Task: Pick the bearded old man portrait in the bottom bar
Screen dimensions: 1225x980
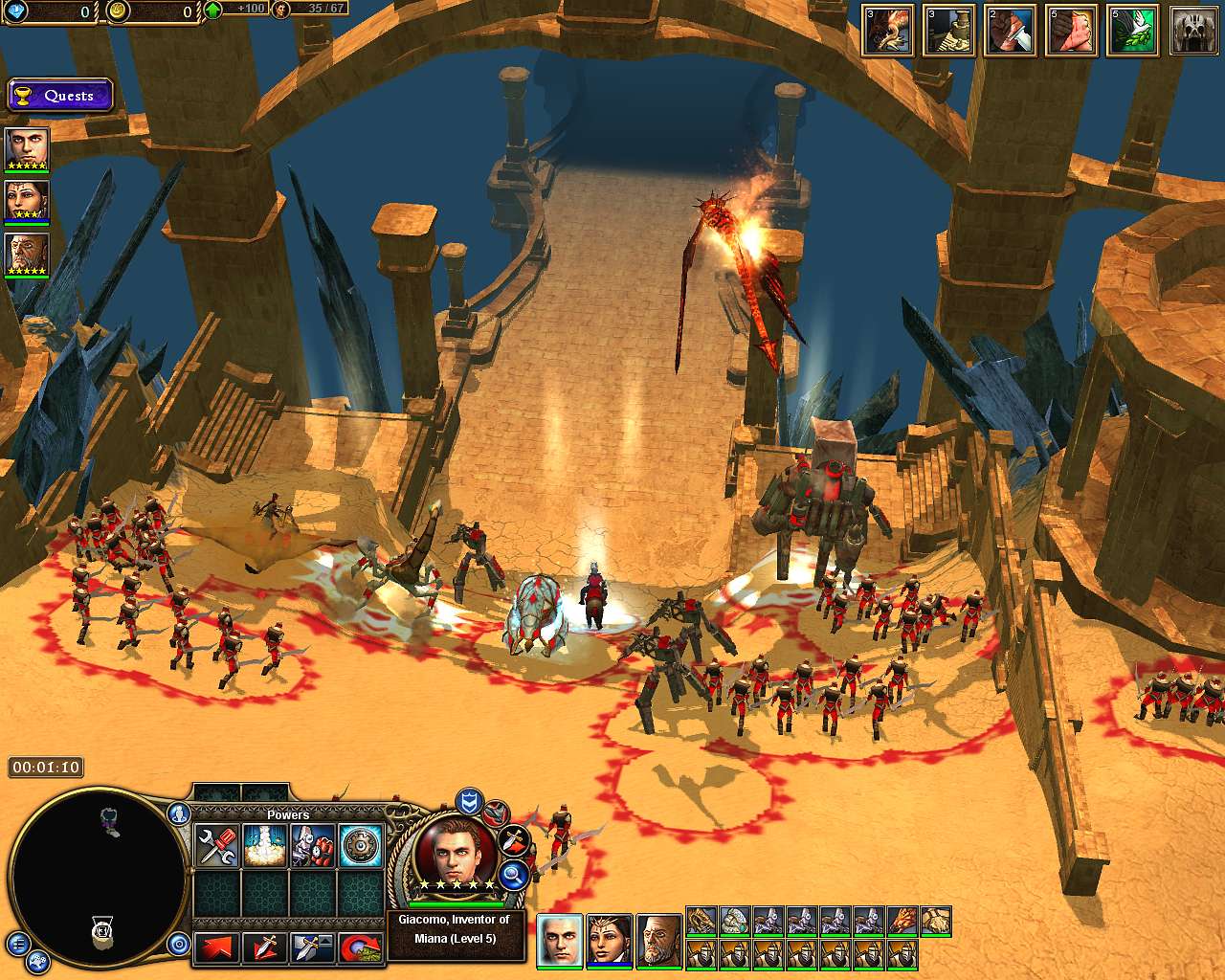Action: pos(659,940)
